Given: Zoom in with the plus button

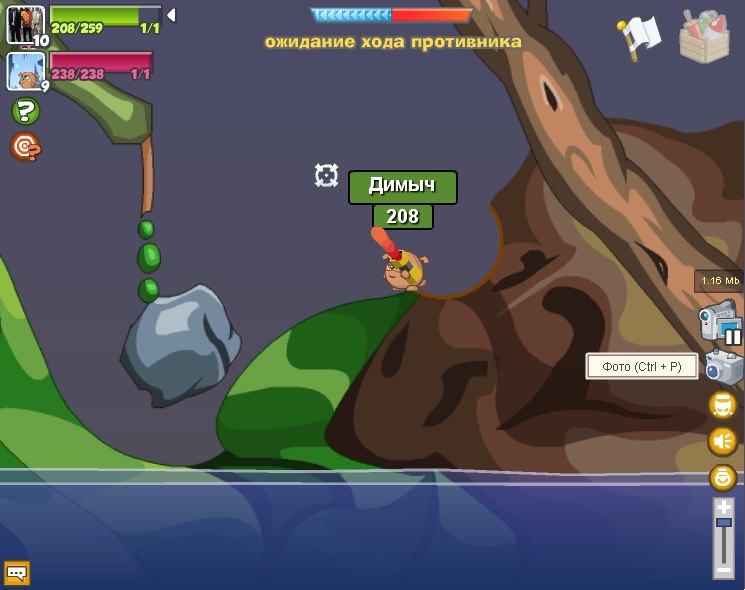Looking at the screenshot, I should point(723,508).
